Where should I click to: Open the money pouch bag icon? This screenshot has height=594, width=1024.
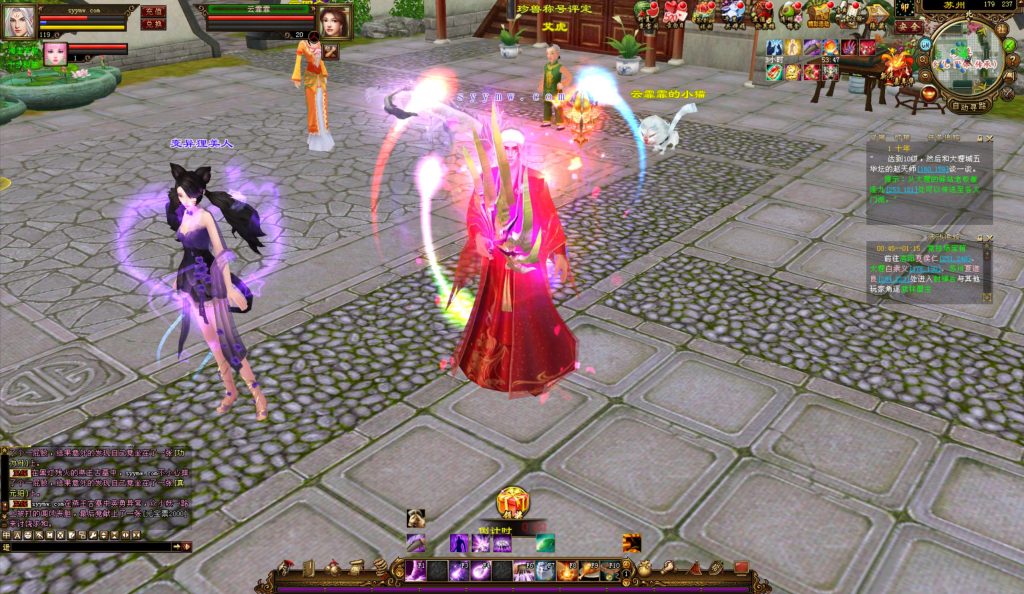tap(645, 569)
